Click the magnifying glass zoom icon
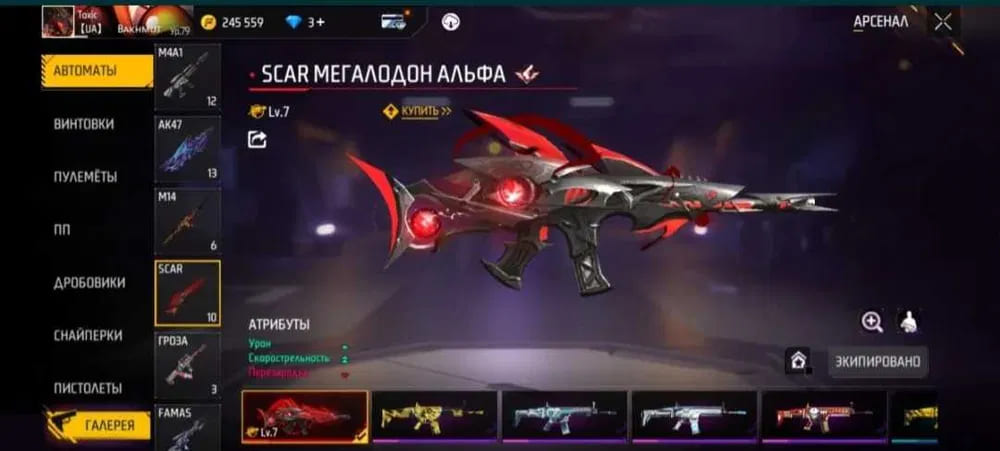Viewport: 1000px width, 451px height. click(872, 321)
